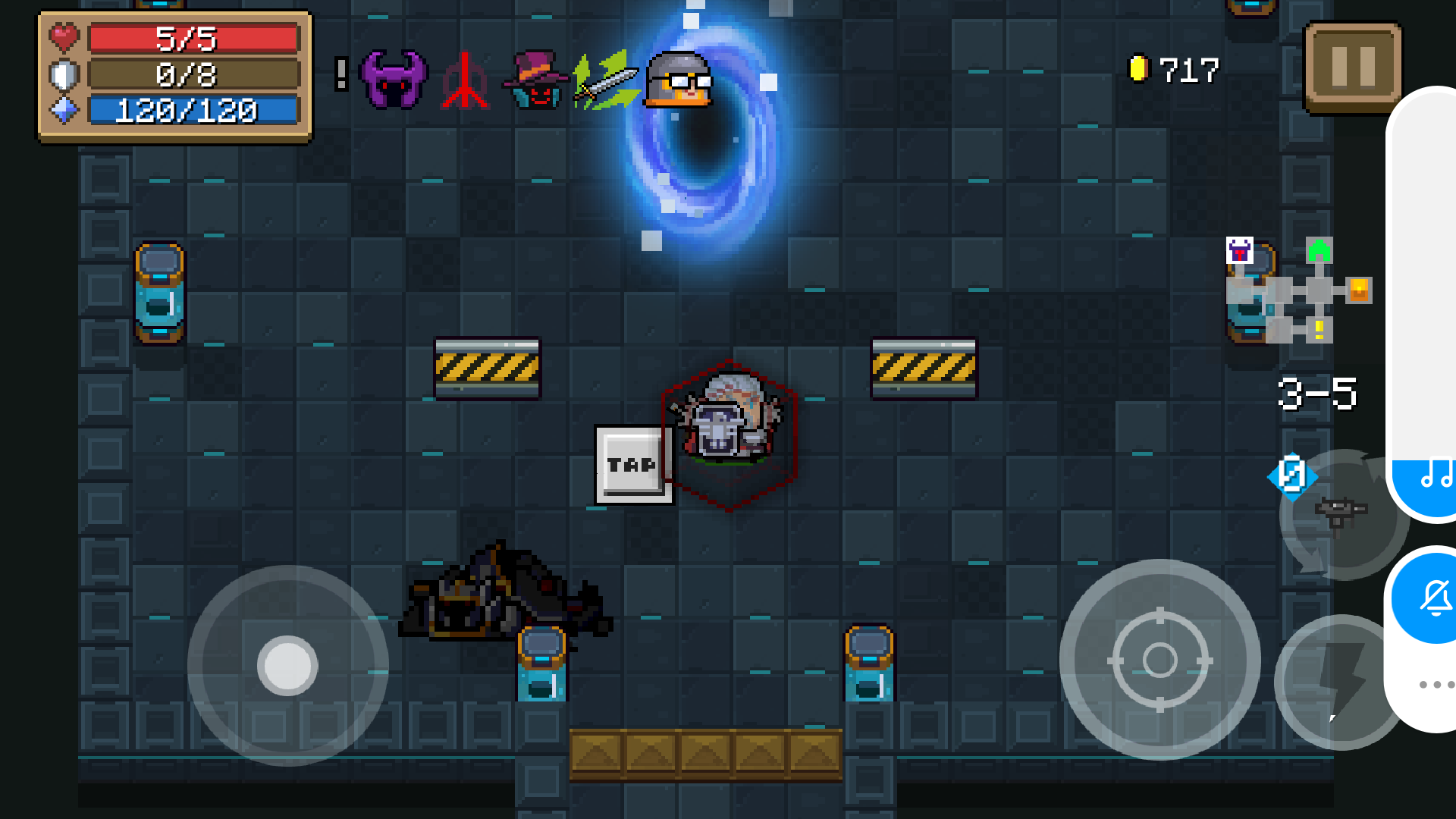Tap the knight character portrait
Screen dimensions: 1456x819
pos(677,80)
